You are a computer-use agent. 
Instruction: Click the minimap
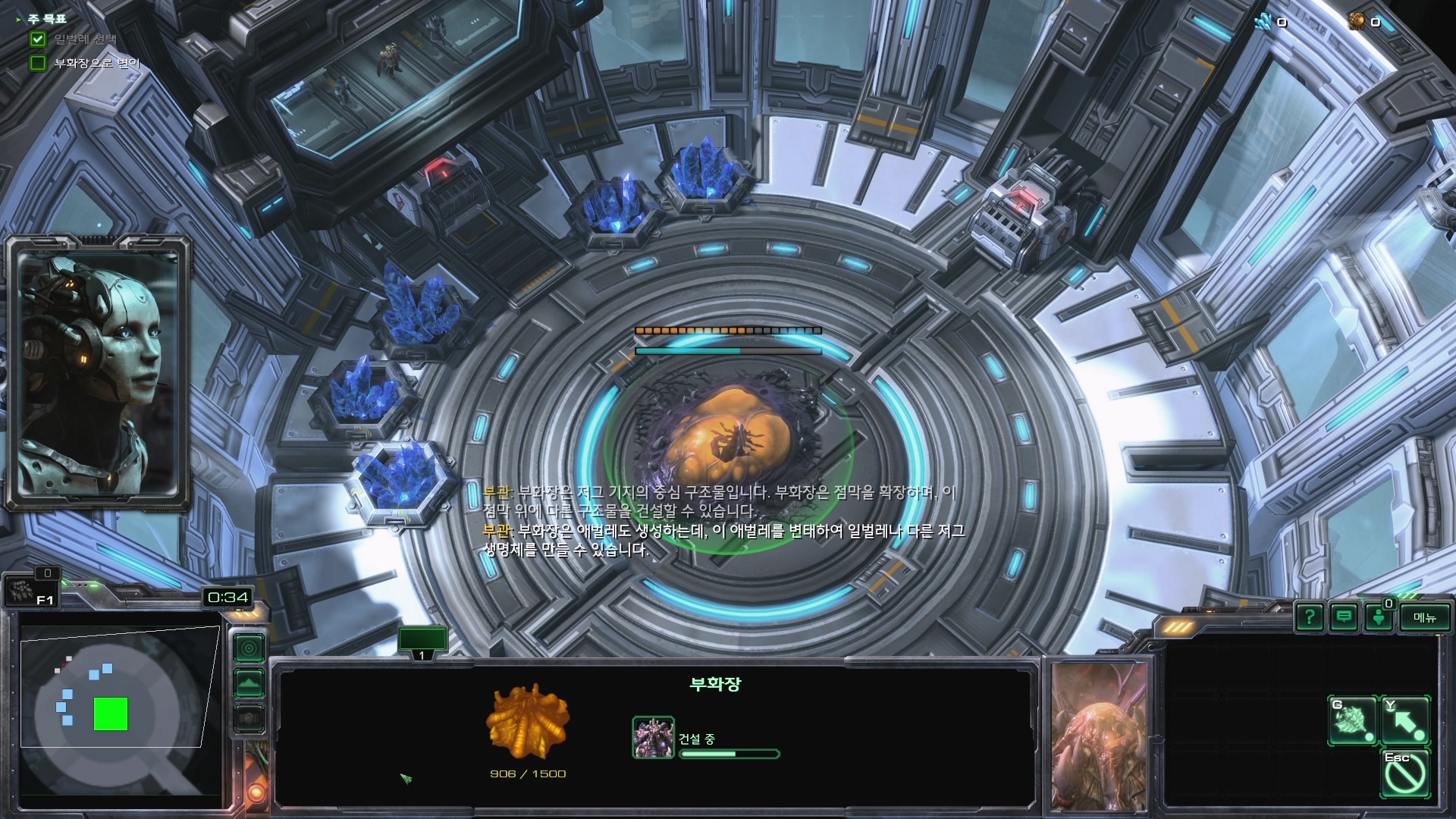[x=114, y=705]
